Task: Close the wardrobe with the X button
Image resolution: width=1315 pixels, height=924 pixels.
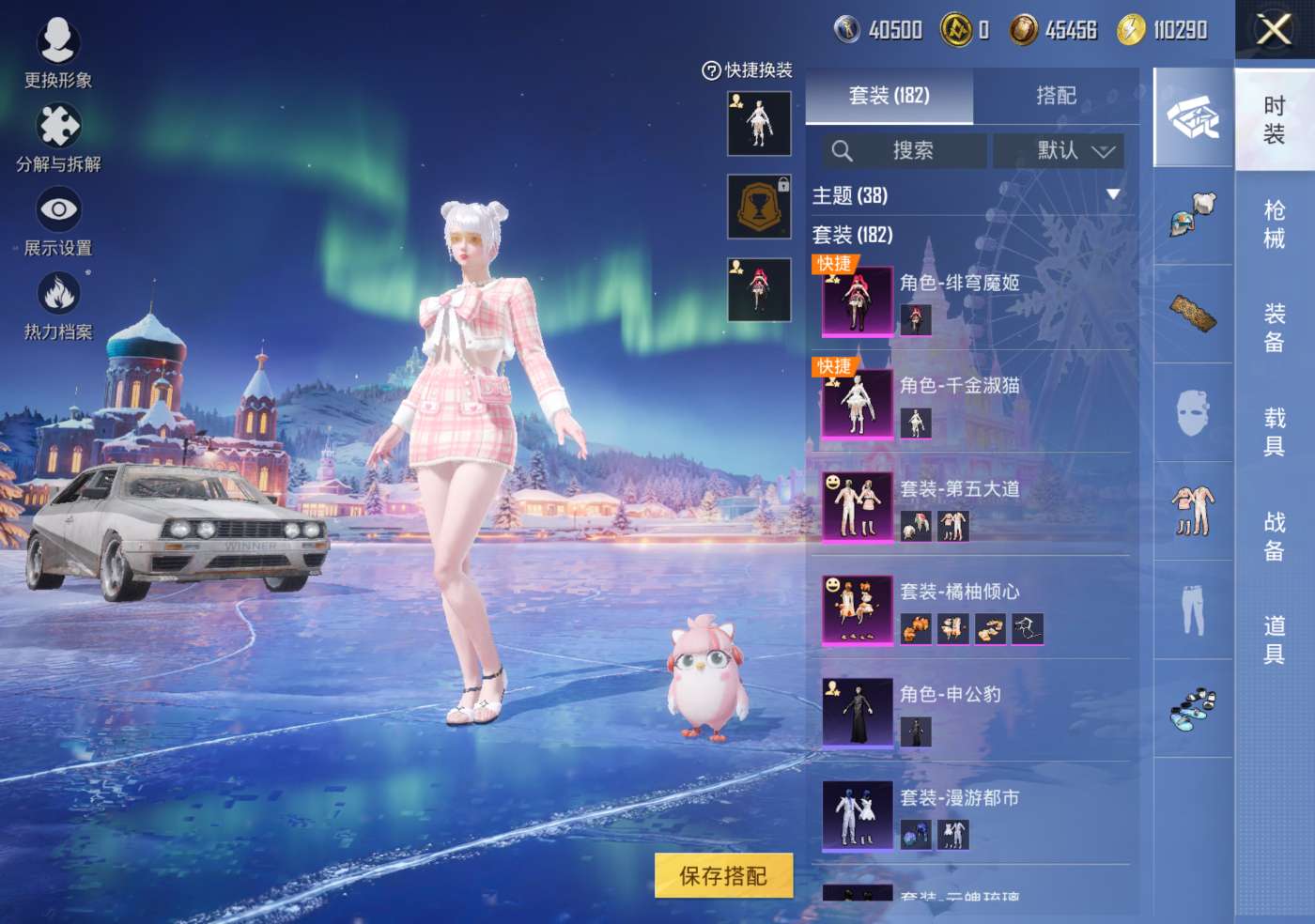Action: click(x=1274, y=30)
